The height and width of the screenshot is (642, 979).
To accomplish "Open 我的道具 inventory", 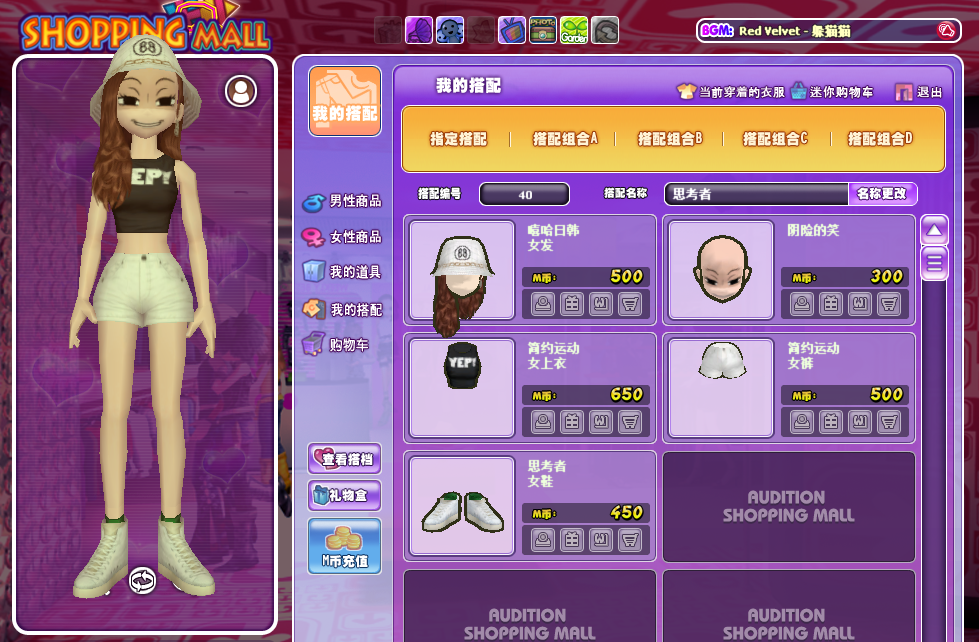I will click(x=343, y=272).
